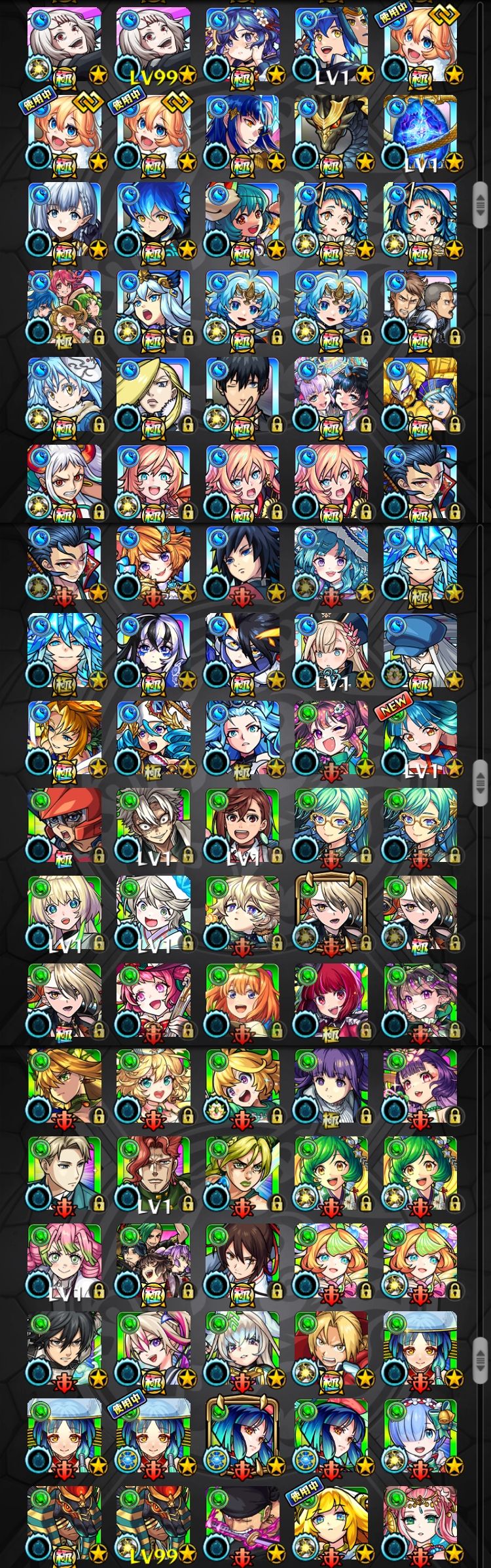Pick the black Anubis character marked LV99
The height and width of the screenshot is (1568, 491).
[153, 1523]
